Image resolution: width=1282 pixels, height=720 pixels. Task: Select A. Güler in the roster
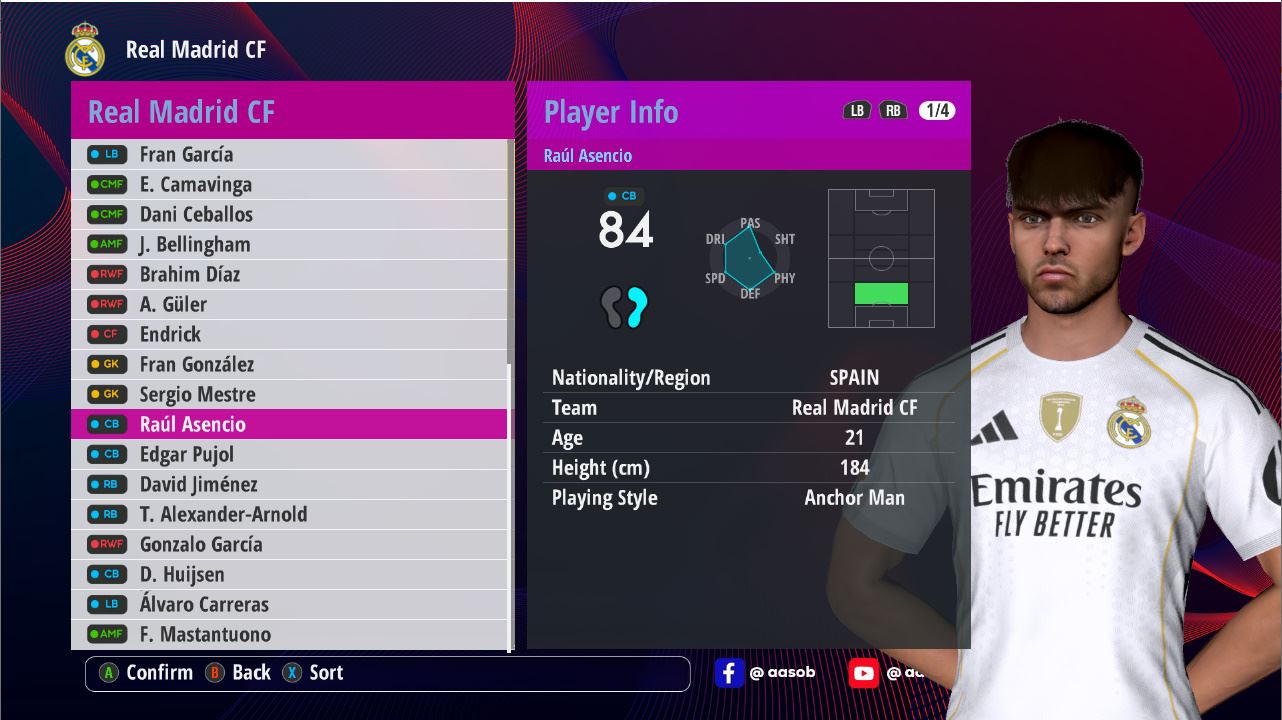[x=290, y=304]
